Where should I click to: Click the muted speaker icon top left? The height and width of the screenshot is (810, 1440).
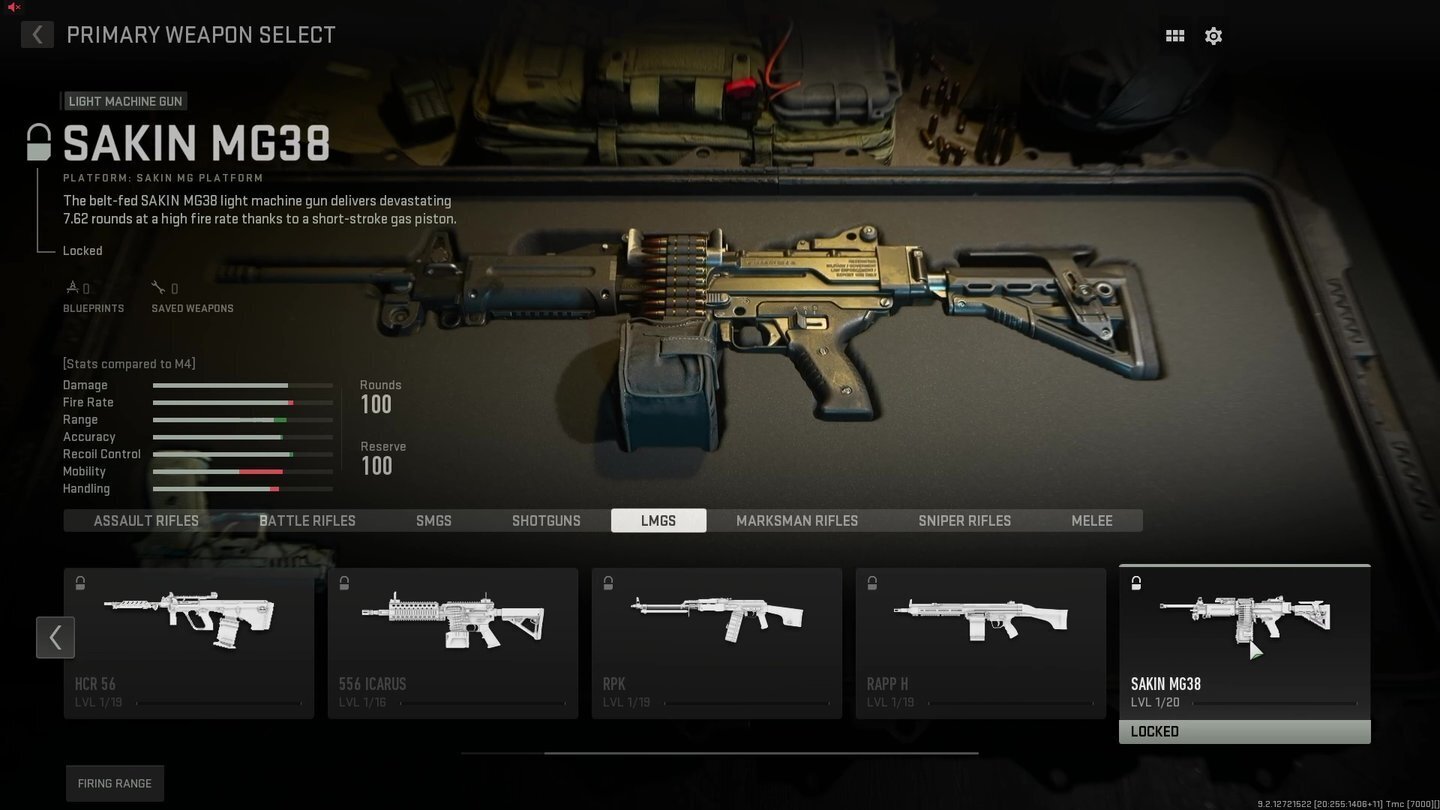pos(13,6)
